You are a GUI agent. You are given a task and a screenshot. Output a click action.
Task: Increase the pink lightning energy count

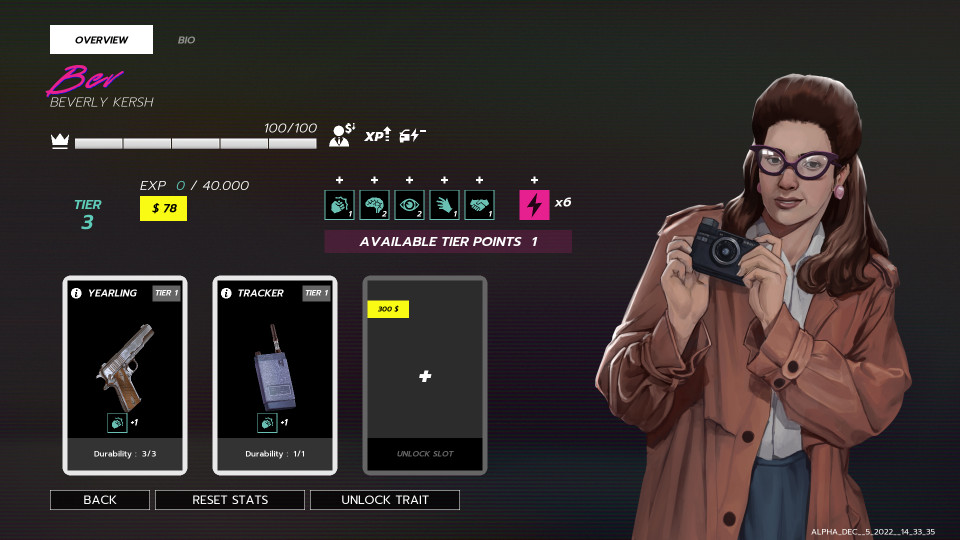(535, 180)
